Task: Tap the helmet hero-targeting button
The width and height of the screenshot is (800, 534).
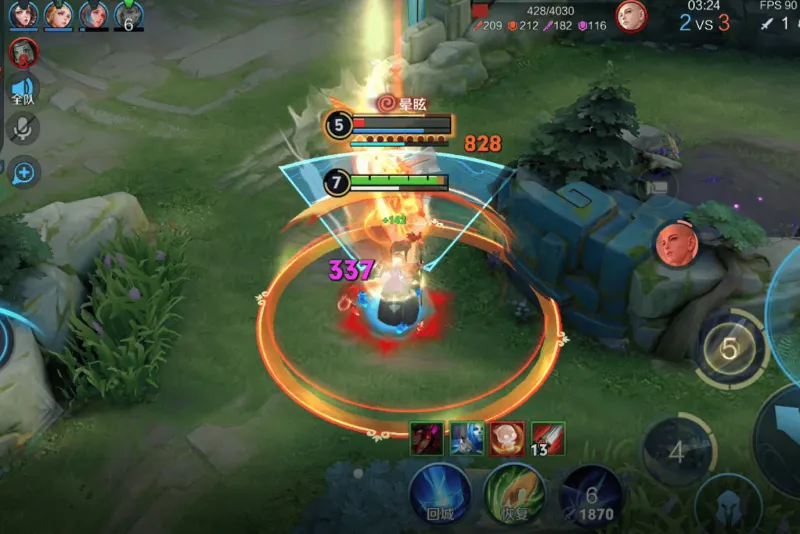Action: (x=729, y=505)
